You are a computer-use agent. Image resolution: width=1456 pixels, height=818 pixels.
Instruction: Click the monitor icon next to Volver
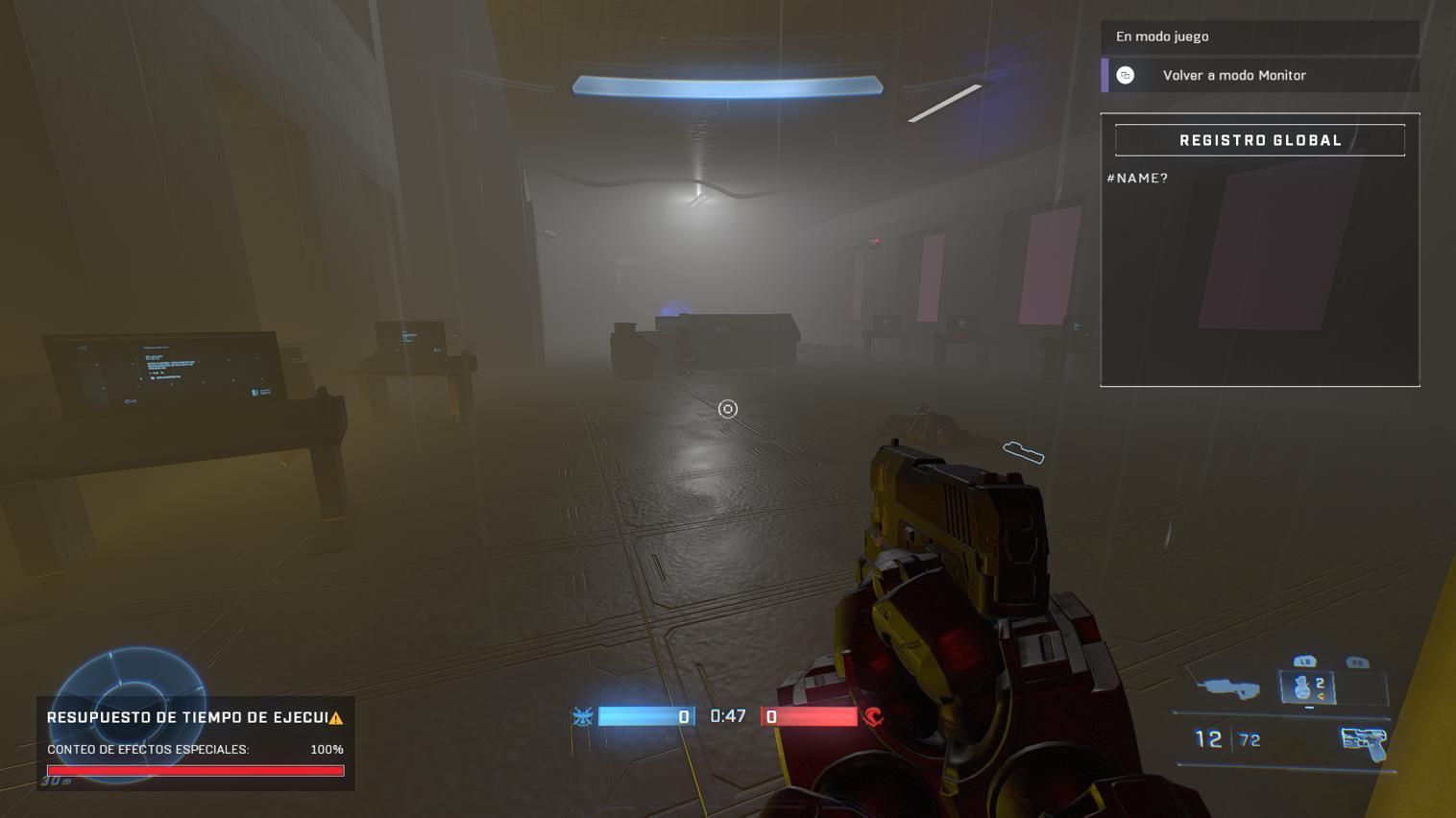(x=1125, y=75)
